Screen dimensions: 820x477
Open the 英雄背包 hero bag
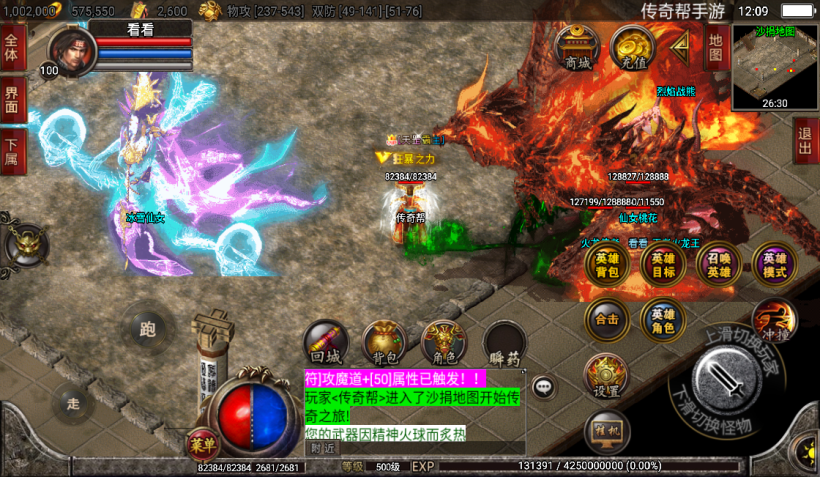click(607, 264)
